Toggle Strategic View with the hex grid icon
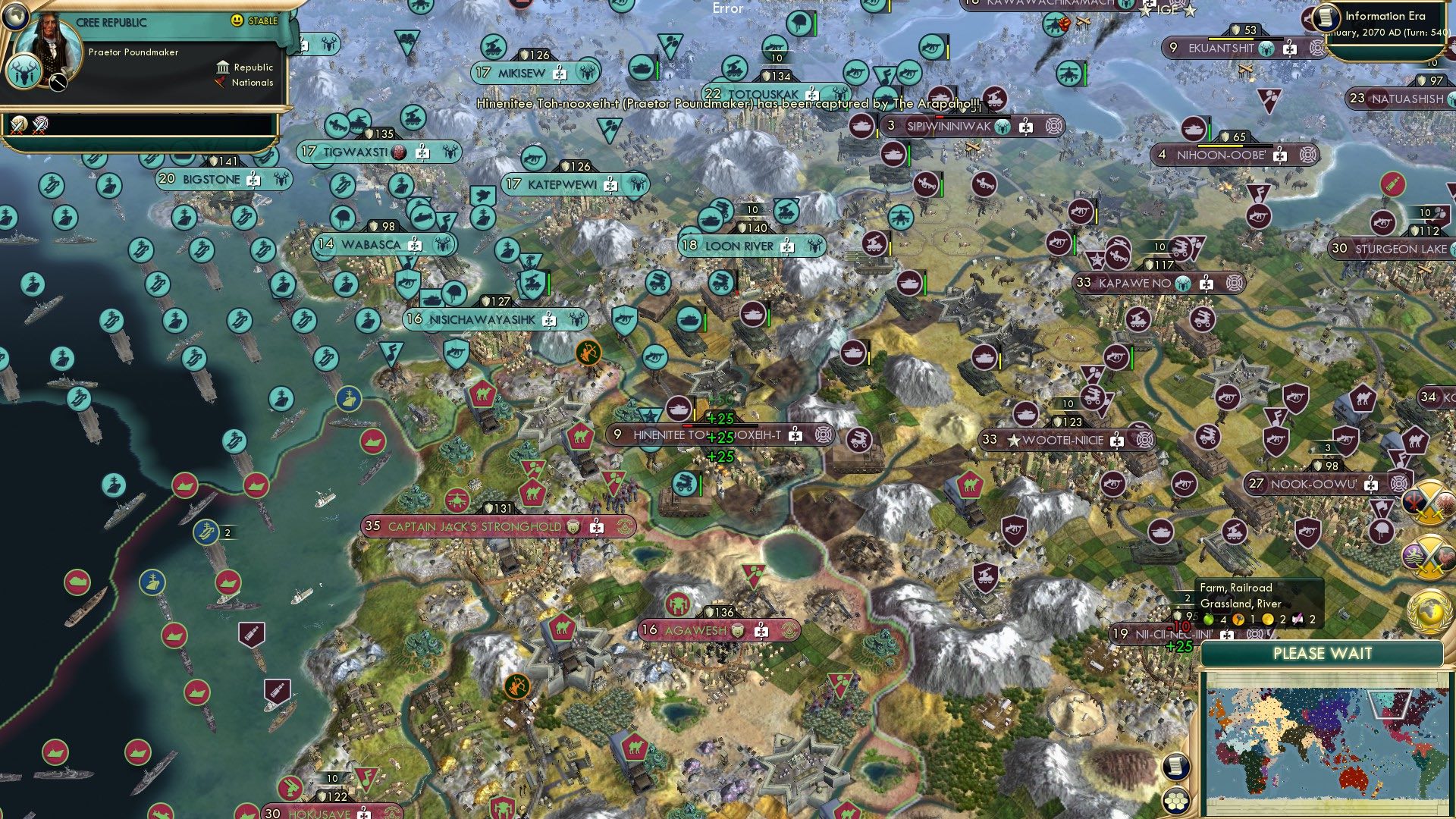 click(1175, 802)
